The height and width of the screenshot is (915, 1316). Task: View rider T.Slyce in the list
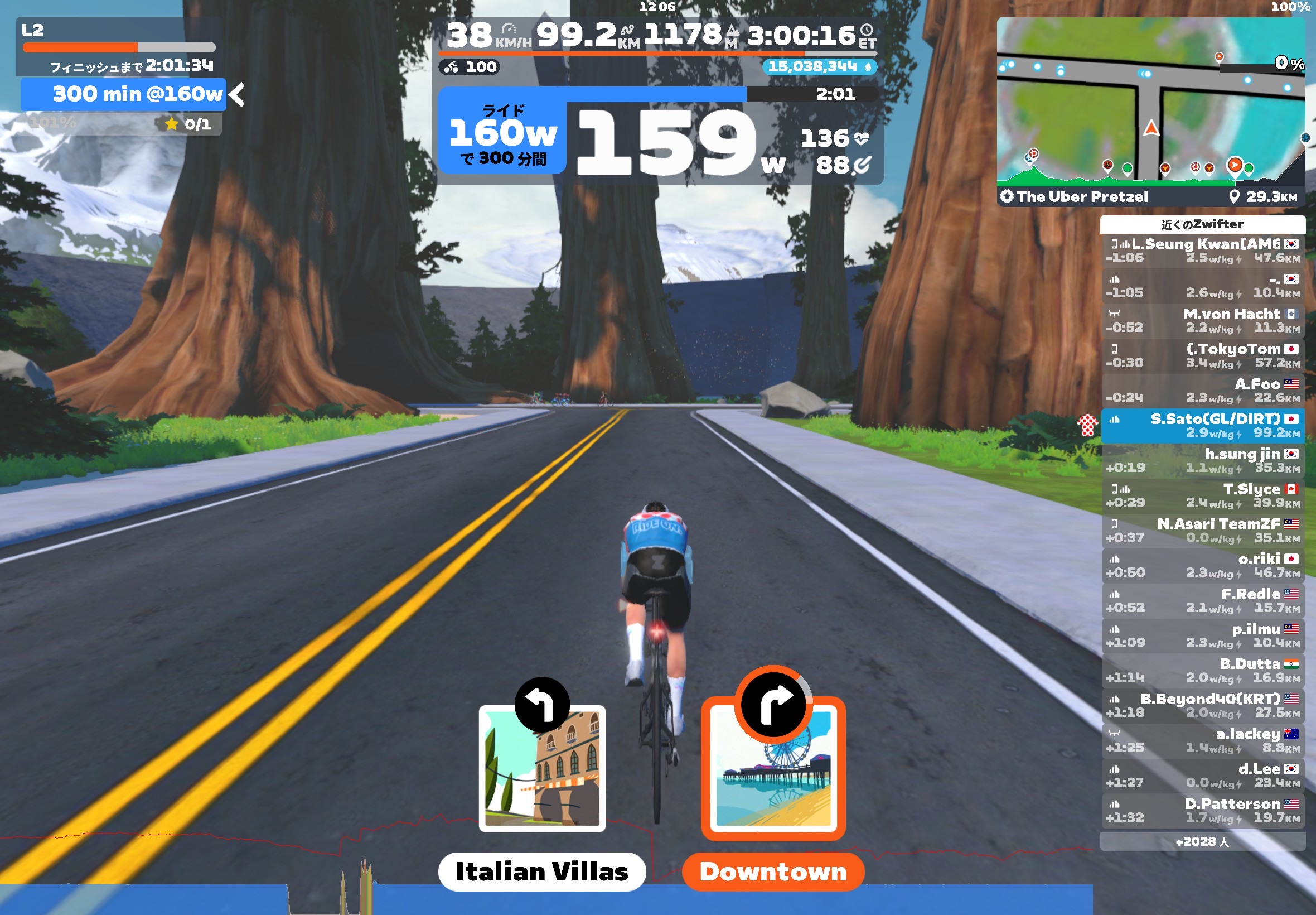pyautogui.click(x=1202, y=495)
